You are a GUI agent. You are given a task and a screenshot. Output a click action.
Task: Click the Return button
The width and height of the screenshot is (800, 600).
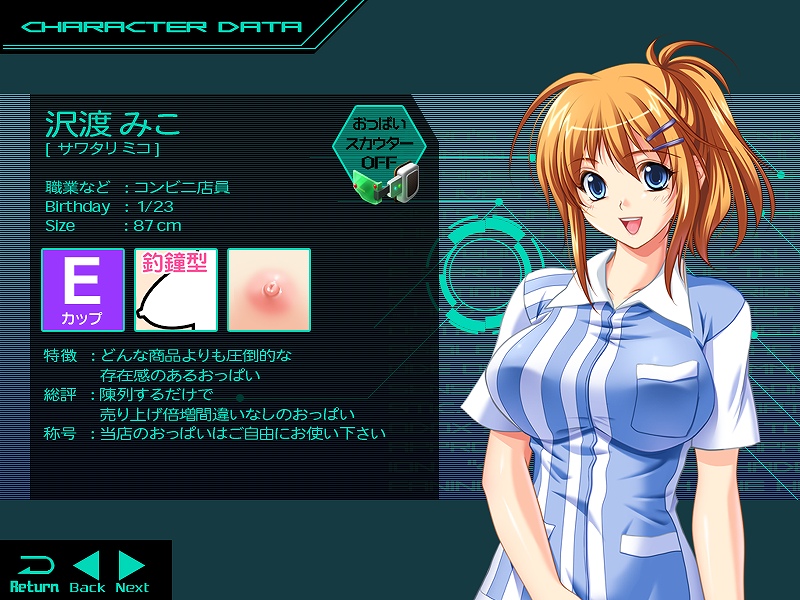34,573
